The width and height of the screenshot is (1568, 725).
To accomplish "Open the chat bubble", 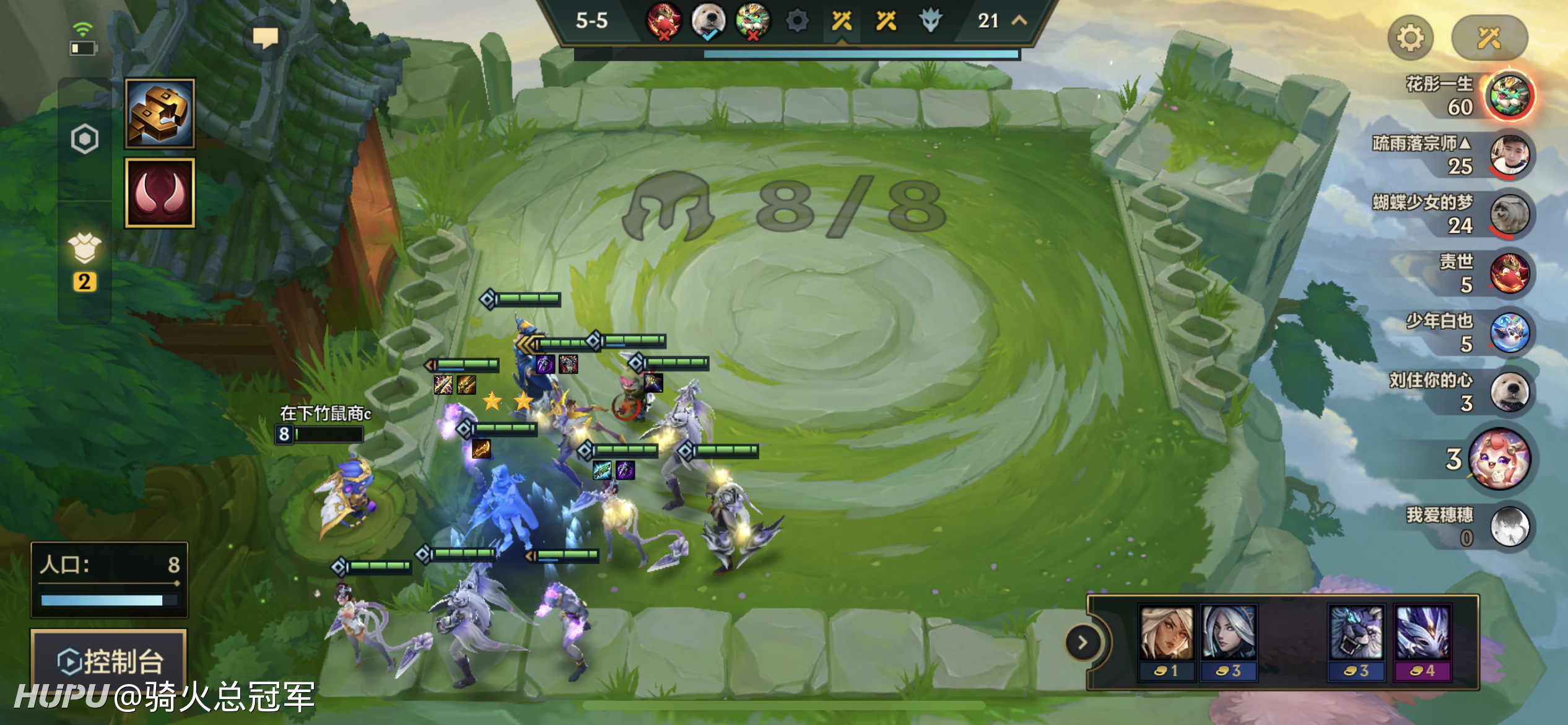I will pyautogui.click(x=266, y=38).
